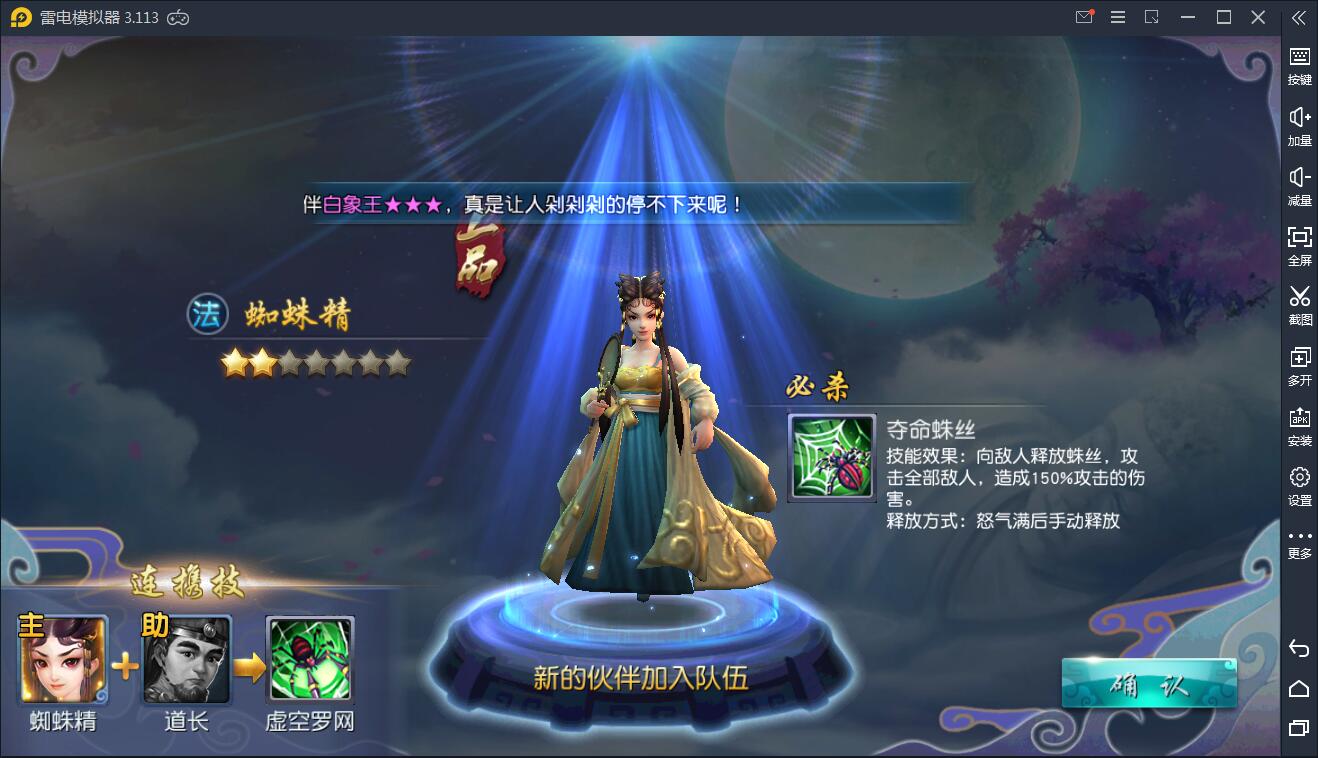Screen dimensions: 1318x758
Task: Click the 确认 confirm button
Action: pos(1148,680)
